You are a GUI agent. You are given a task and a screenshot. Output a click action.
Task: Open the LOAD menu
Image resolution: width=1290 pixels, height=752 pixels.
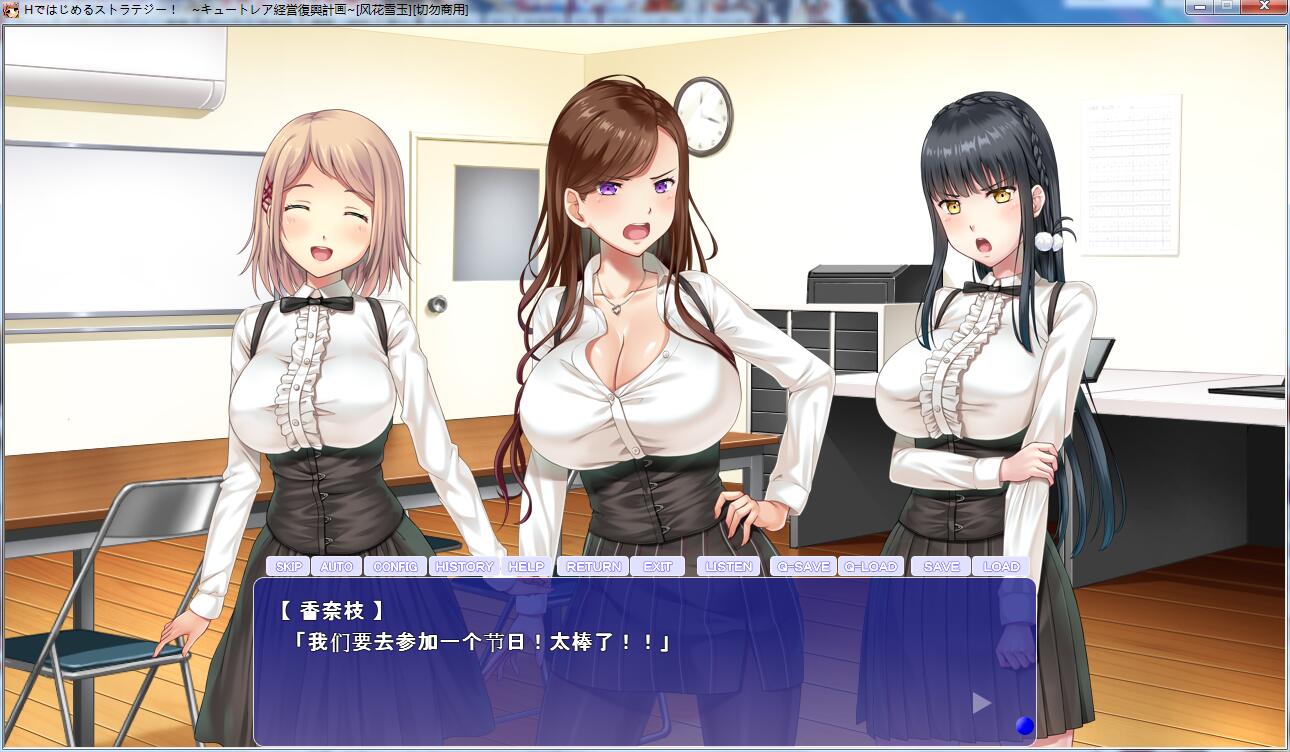click(1000, 566)
